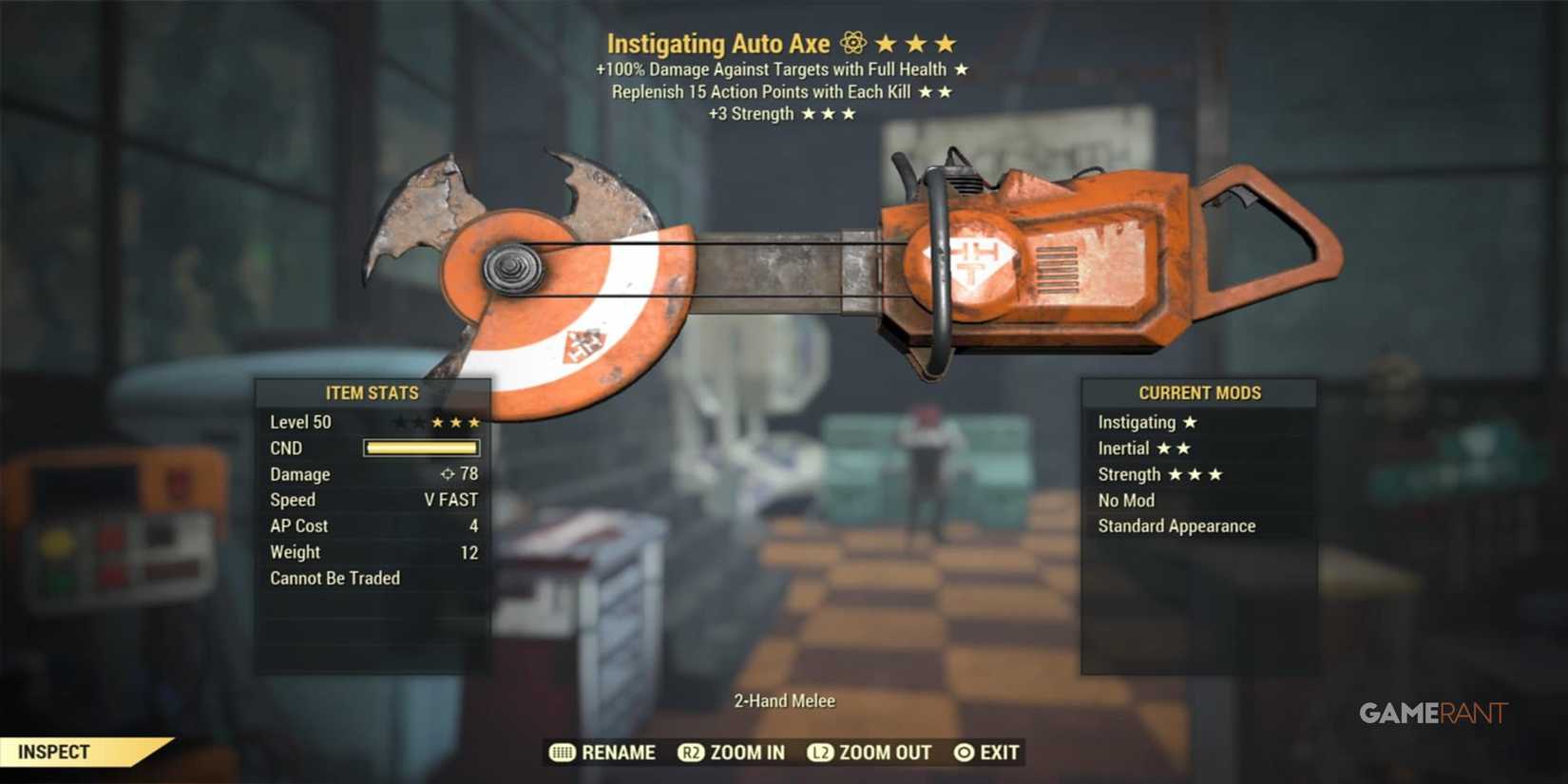
Task: Expand the CURRENT MODS panel header
Action: click(1200, 392)
